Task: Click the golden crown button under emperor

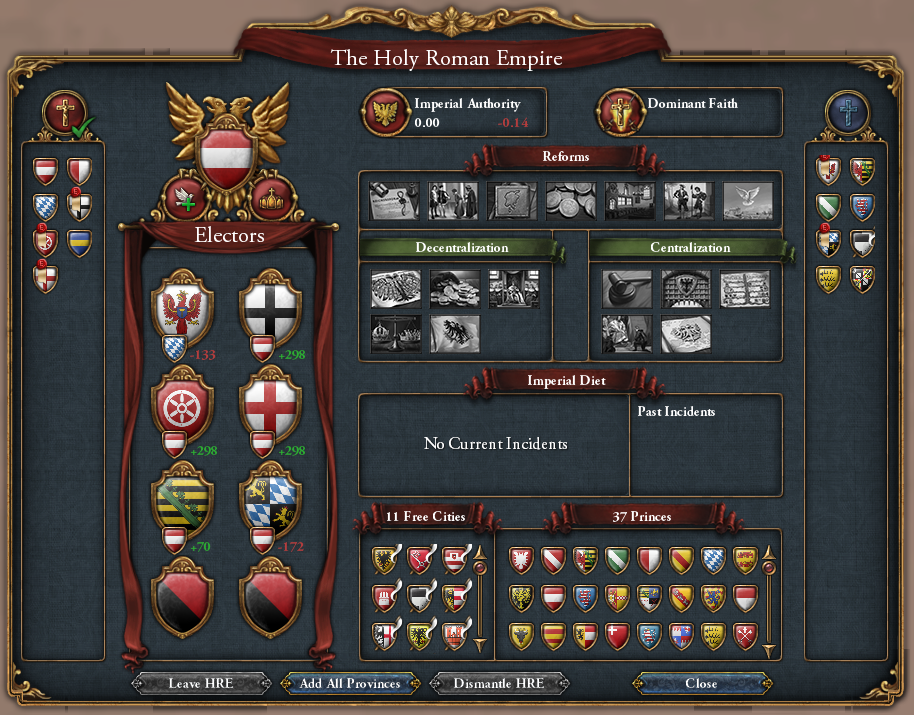Action: (269, 198)
